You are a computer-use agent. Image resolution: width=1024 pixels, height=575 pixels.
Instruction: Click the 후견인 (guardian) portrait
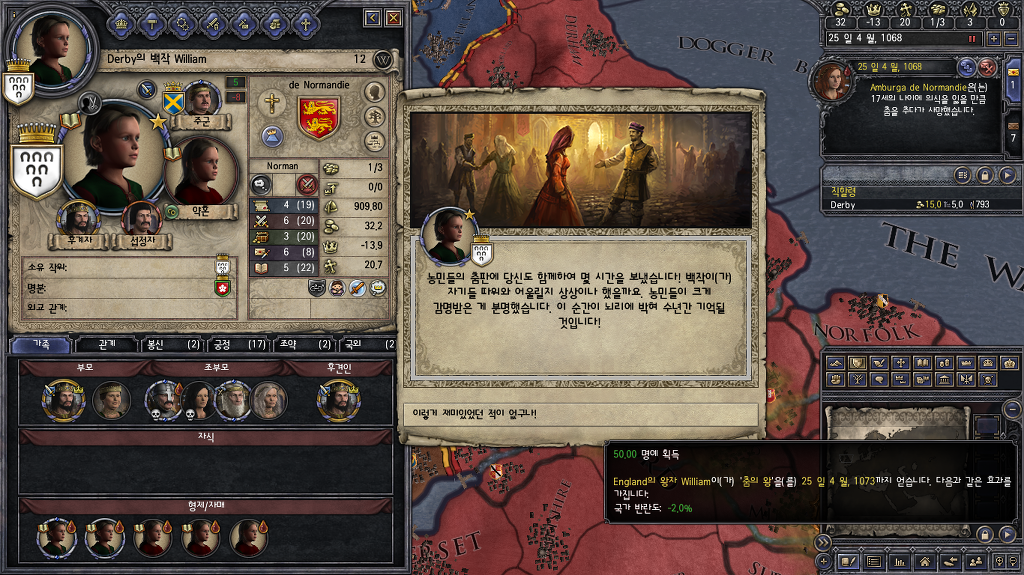tap(337, 400)
